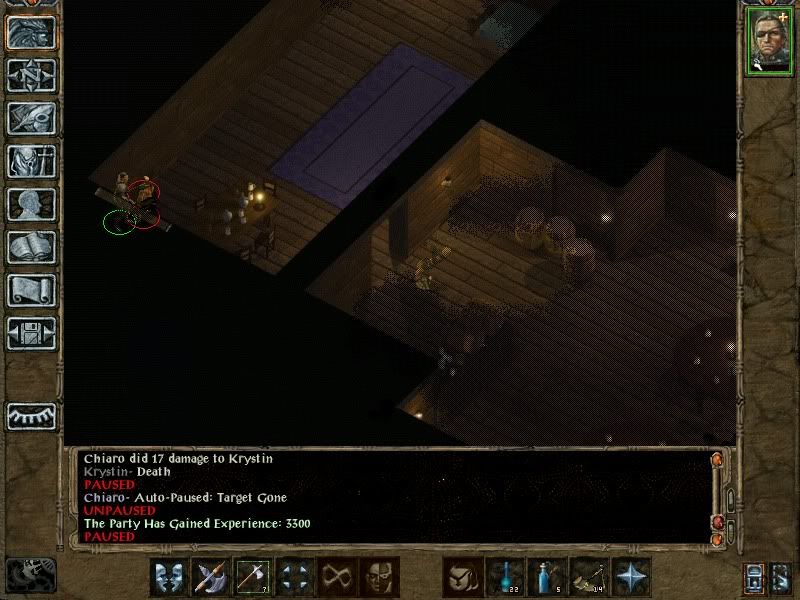Open the area map with the compass button
800x600 pixels.
coord(31,75)
